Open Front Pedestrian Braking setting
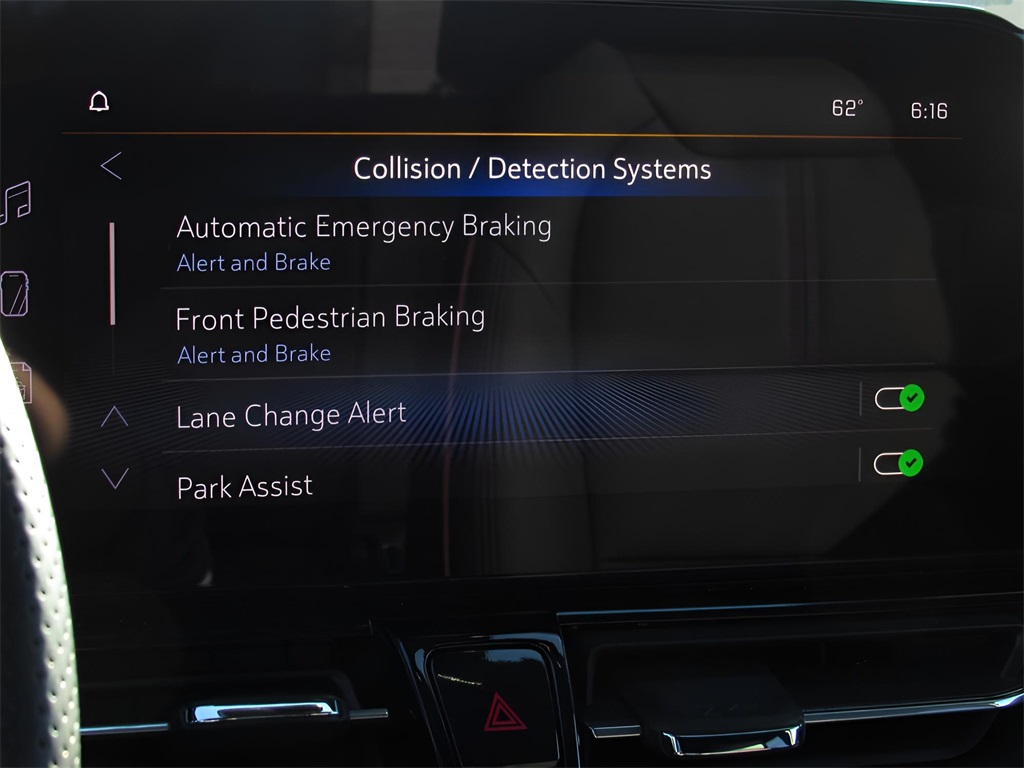Viewport: 1024px width, 768px height. click(x=330, y=333)
